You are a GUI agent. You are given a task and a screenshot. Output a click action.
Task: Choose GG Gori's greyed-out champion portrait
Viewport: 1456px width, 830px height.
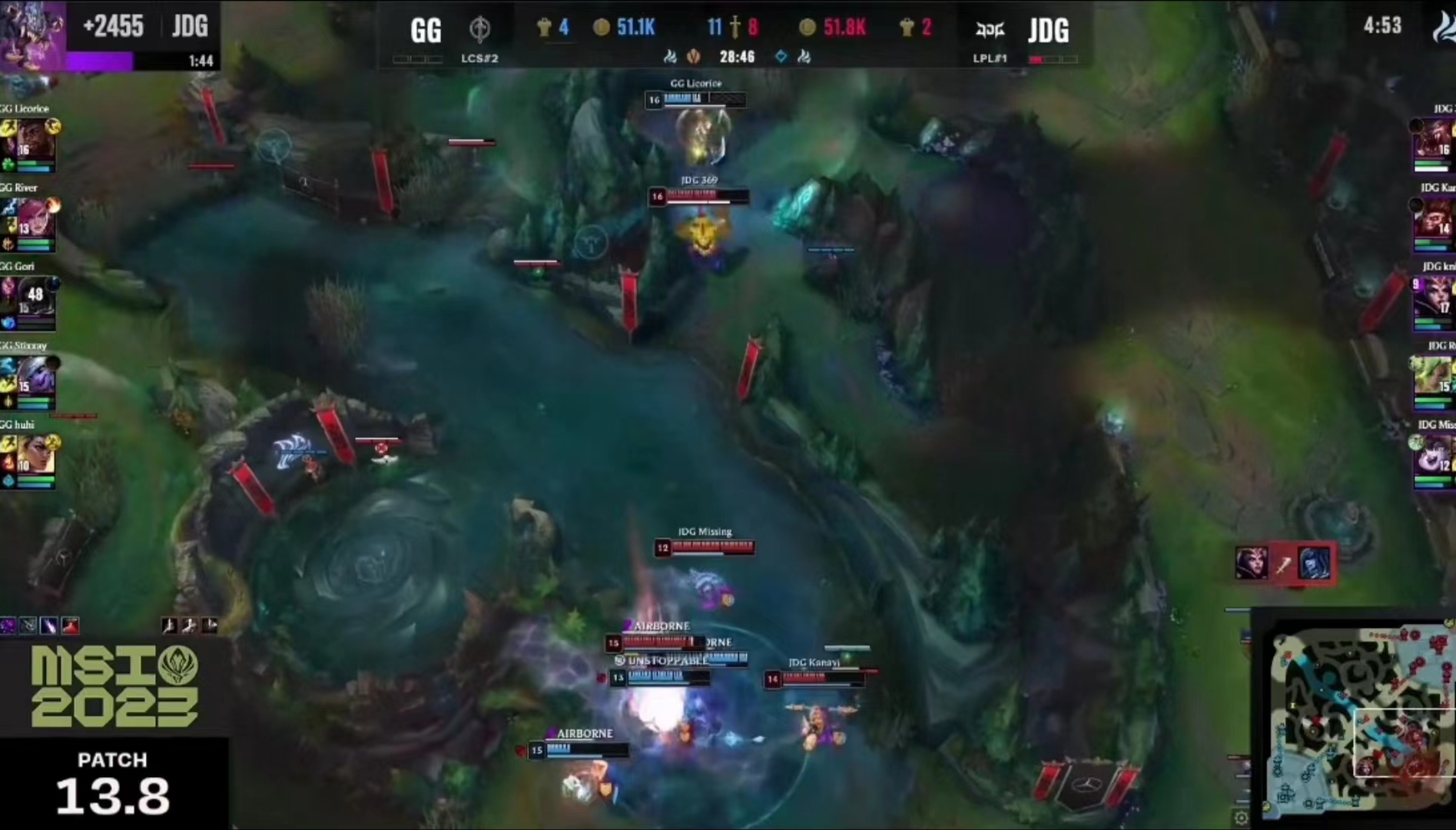coord(35,298)
